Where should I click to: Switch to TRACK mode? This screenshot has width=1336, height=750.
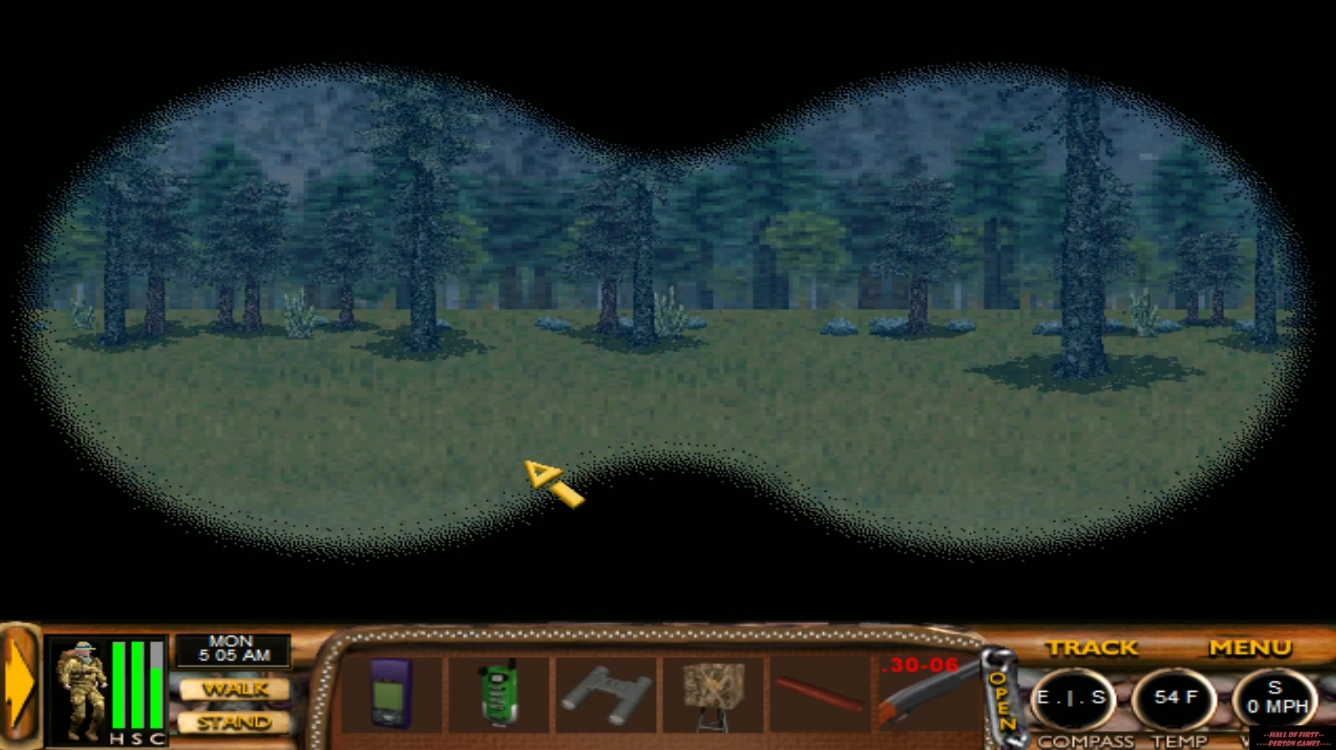(x=1092, y=647)
